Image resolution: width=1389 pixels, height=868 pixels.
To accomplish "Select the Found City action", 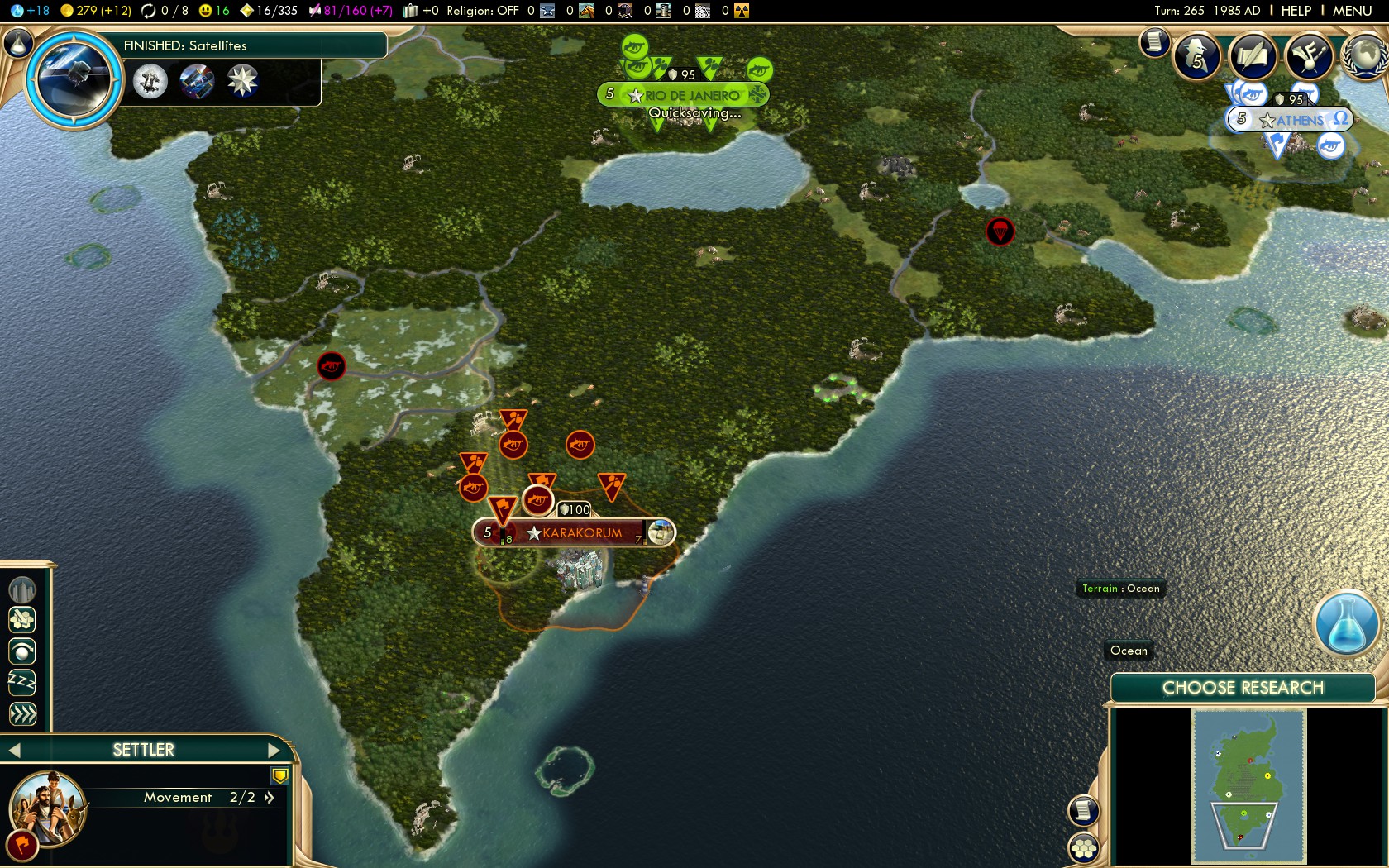I will (22, 589).
